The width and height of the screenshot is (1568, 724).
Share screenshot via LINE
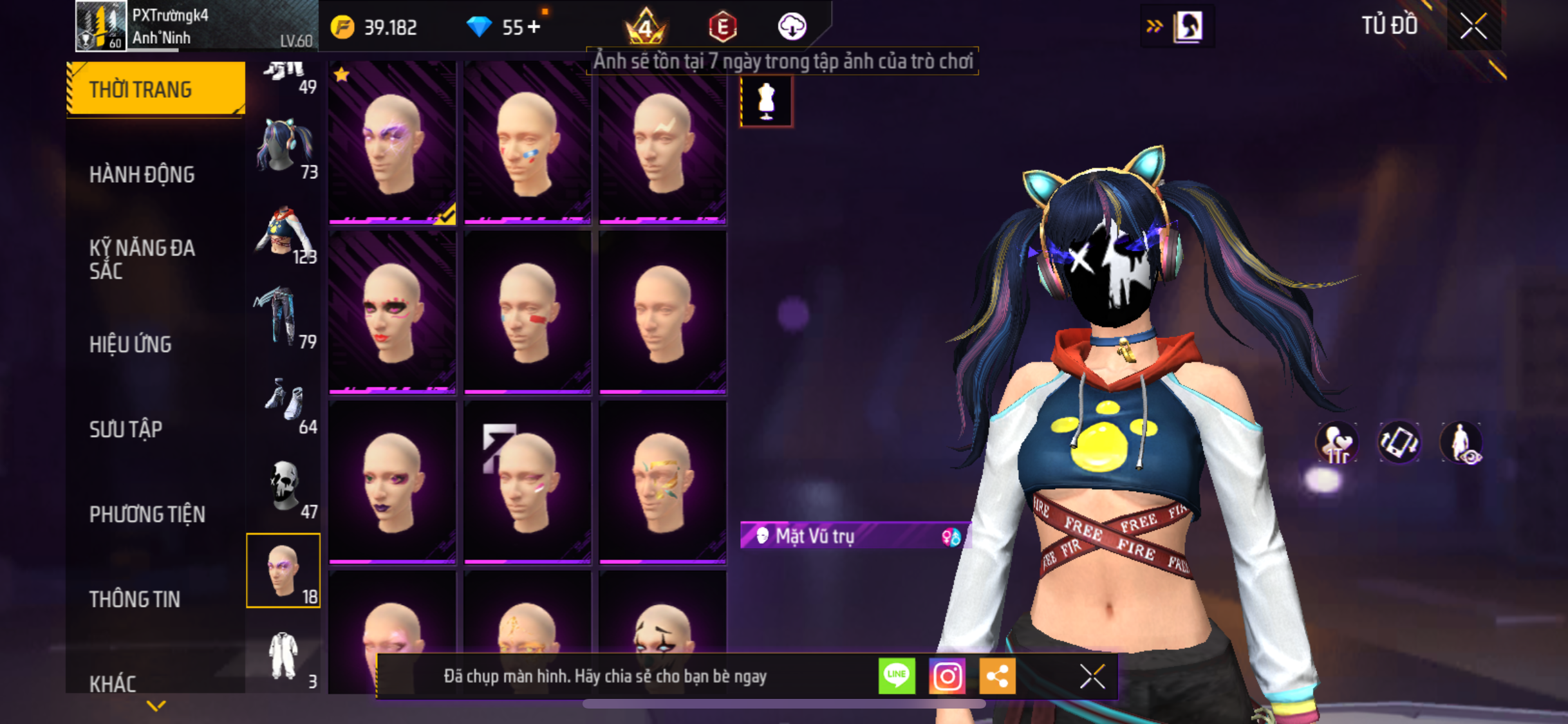pyautogui.click(x=897, y=676)
